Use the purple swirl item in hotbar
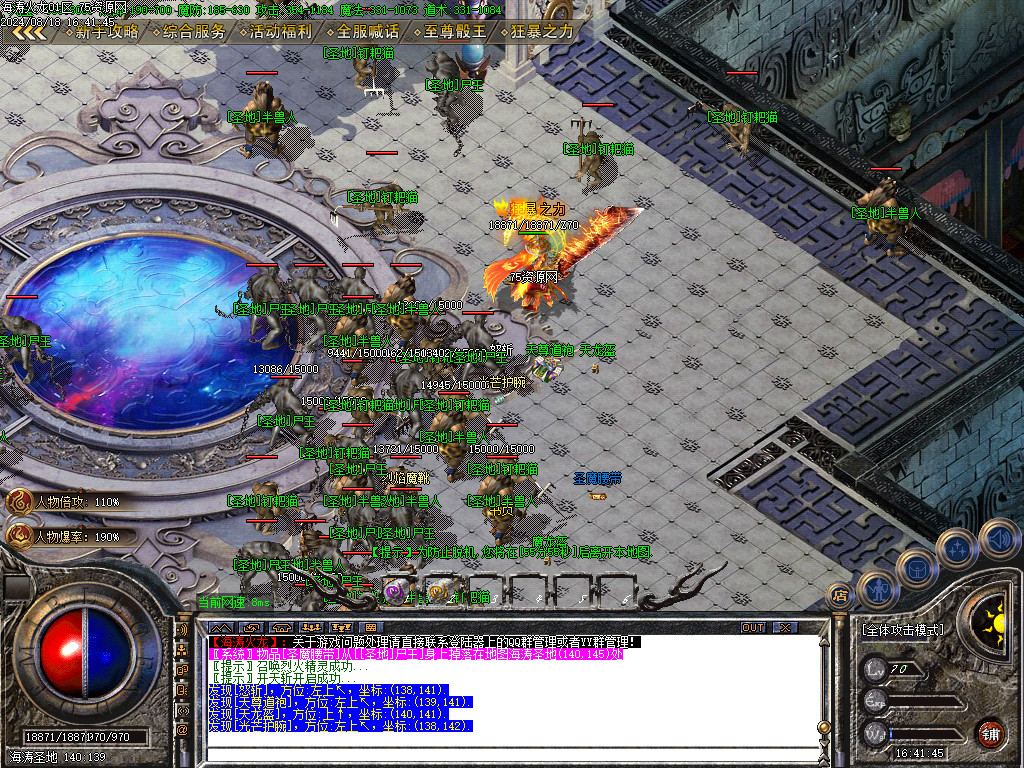The width and height of the screenshot is (1024, 768). tap(397, 592)
